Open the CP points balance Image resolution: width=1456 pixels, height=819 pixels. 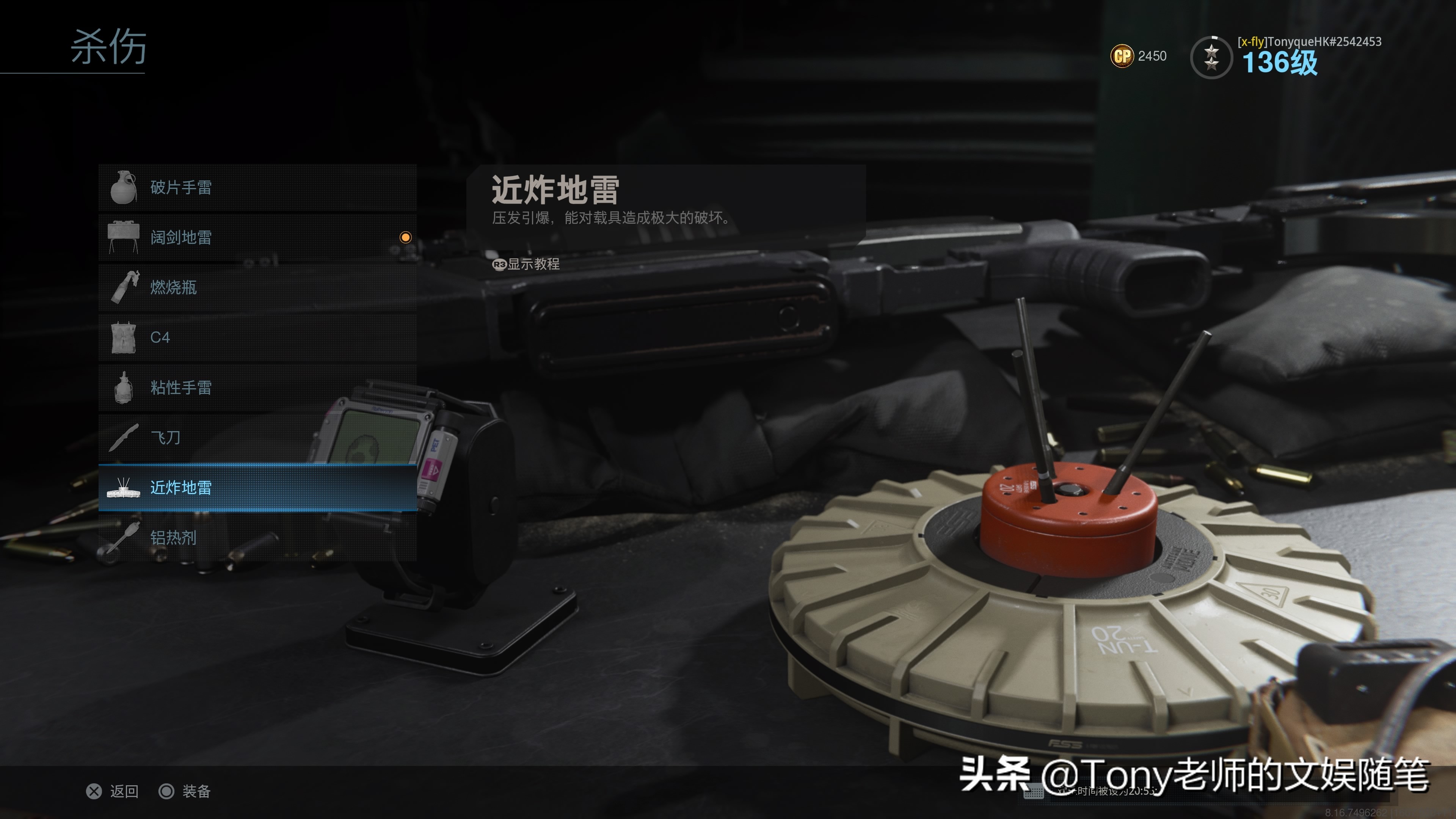click(1138, 56)
